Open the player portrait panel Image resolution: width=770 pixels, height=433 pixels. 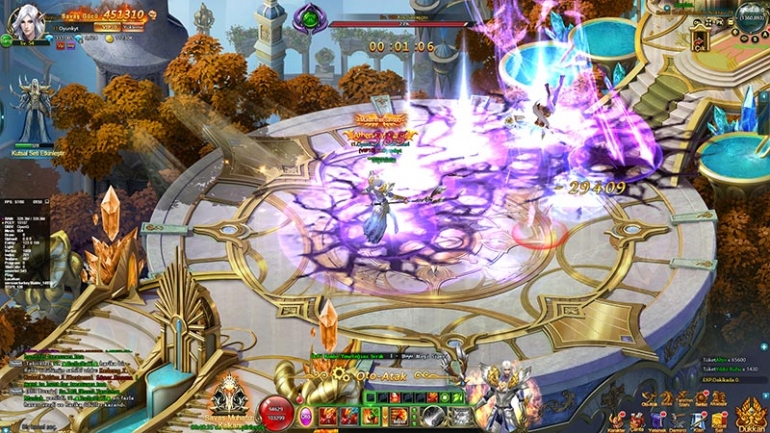[x=25, y=20]
